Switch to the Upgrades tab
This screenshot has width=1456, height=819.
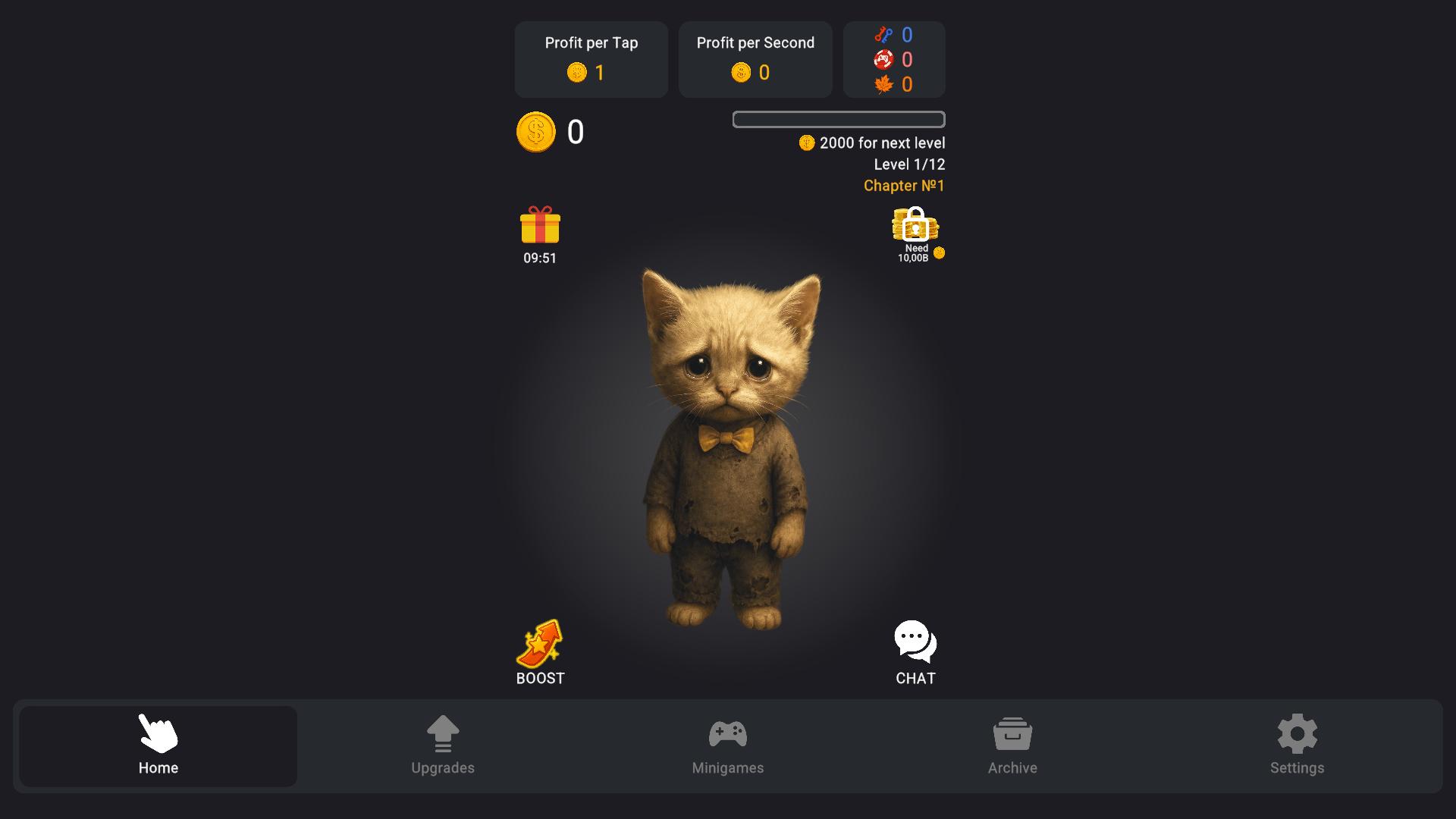(x=443, y=746)
